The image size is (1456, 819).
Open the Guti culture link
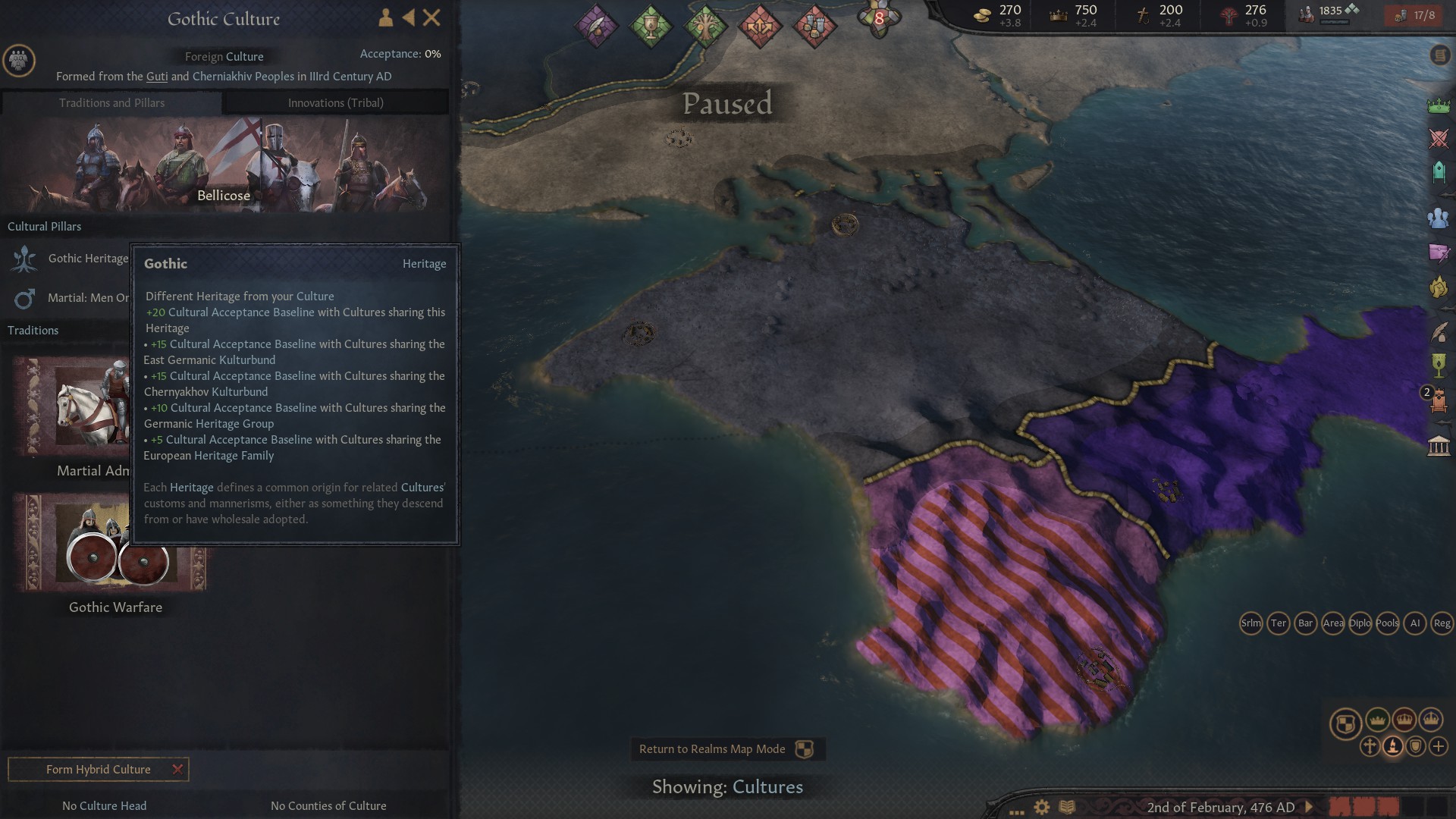[x=157, y=76]
